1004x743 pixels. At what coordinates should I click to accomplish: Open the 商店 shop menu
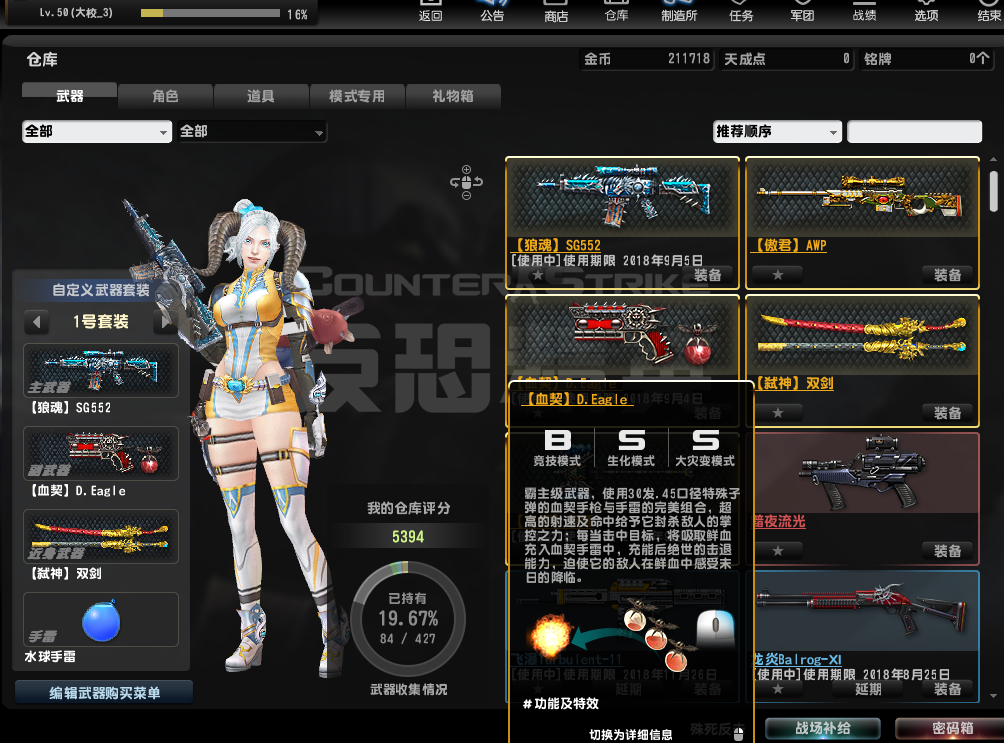[x=555, y=12]
